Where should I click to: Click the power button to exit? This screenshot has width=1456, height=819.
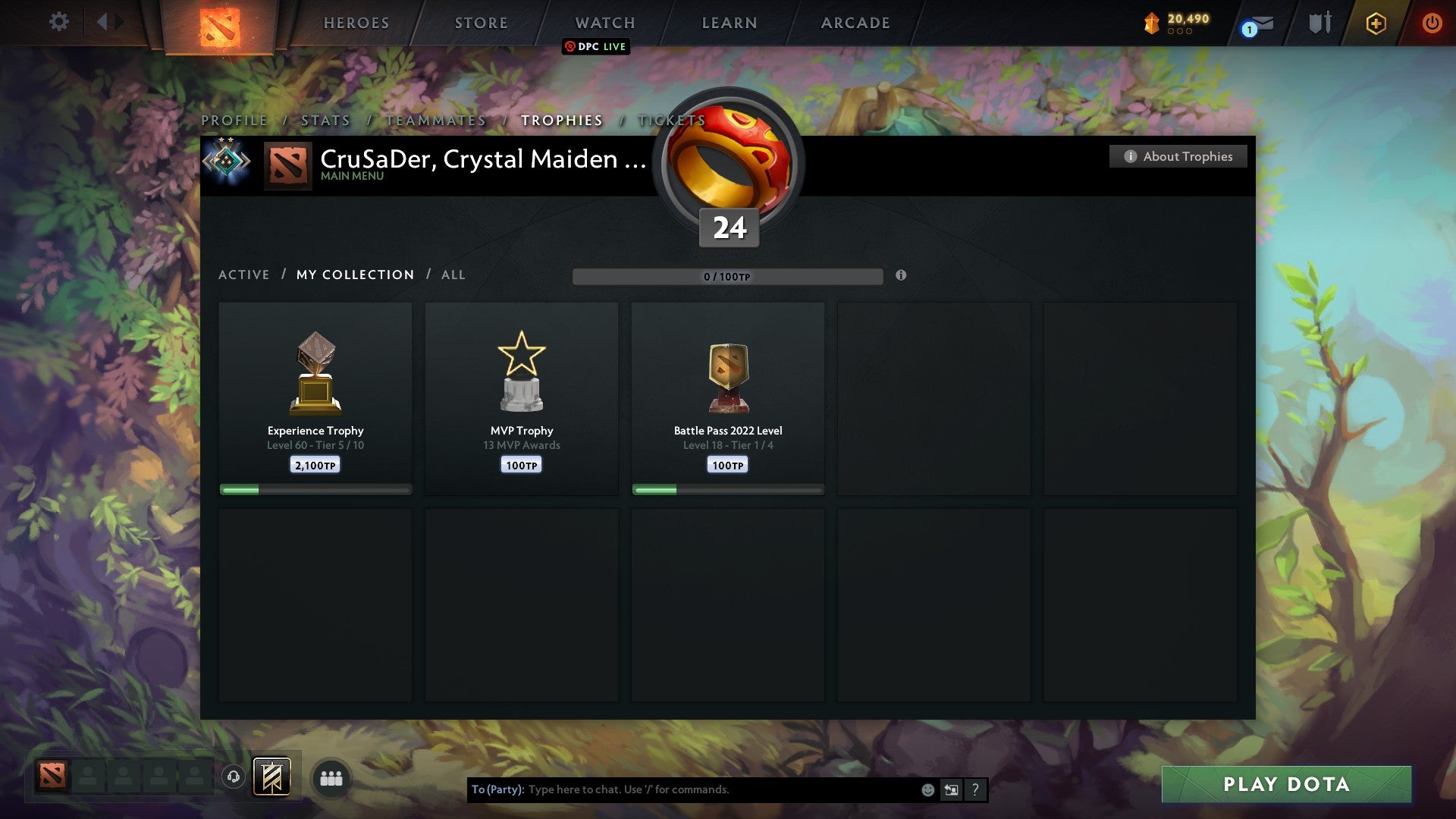coord(1432,24)
